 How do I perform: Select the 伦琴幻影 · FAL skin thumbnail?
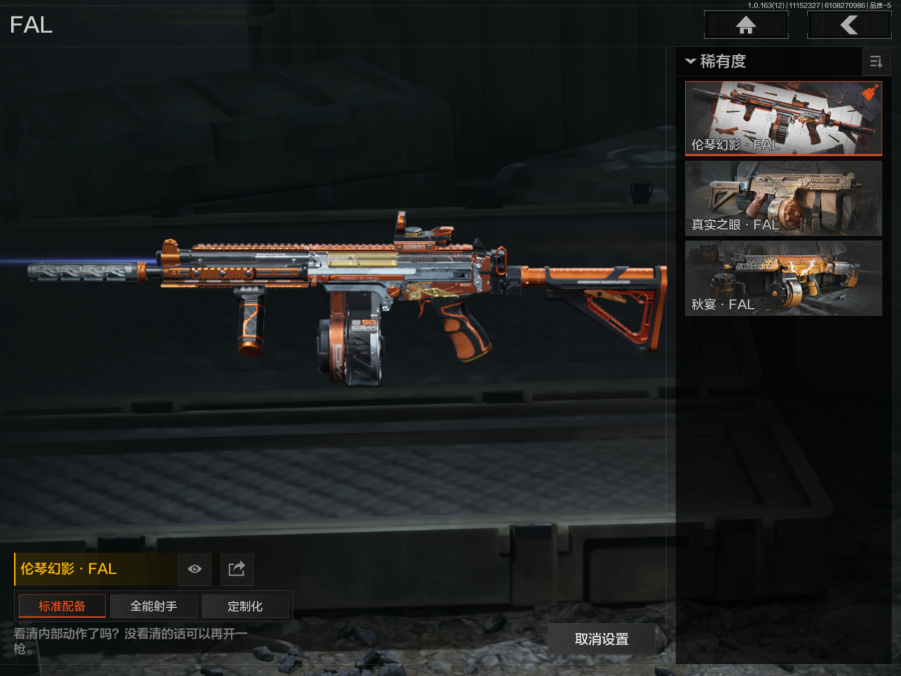click(783, 119)
